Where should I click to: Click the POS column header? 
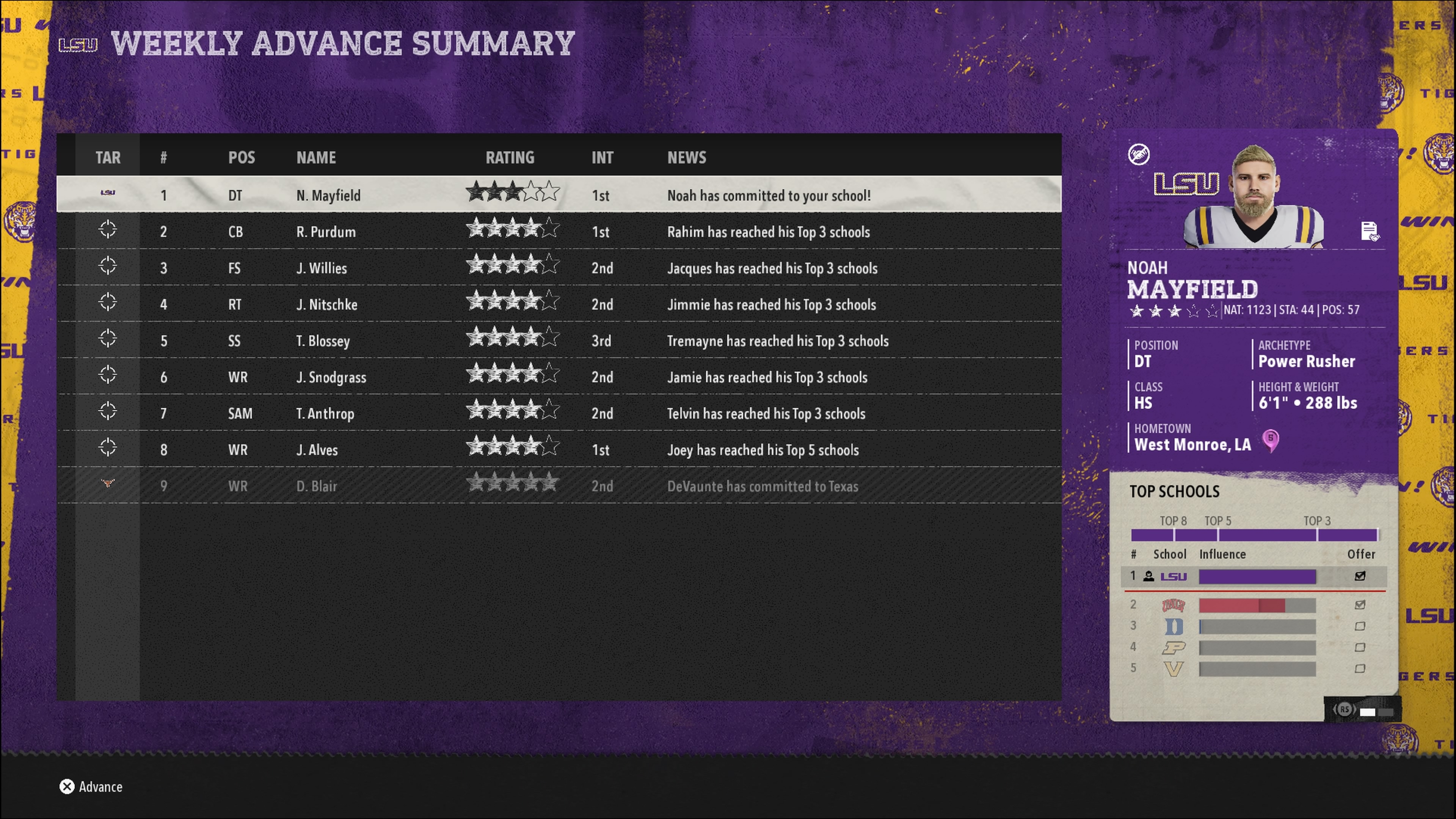click(242, 158)
